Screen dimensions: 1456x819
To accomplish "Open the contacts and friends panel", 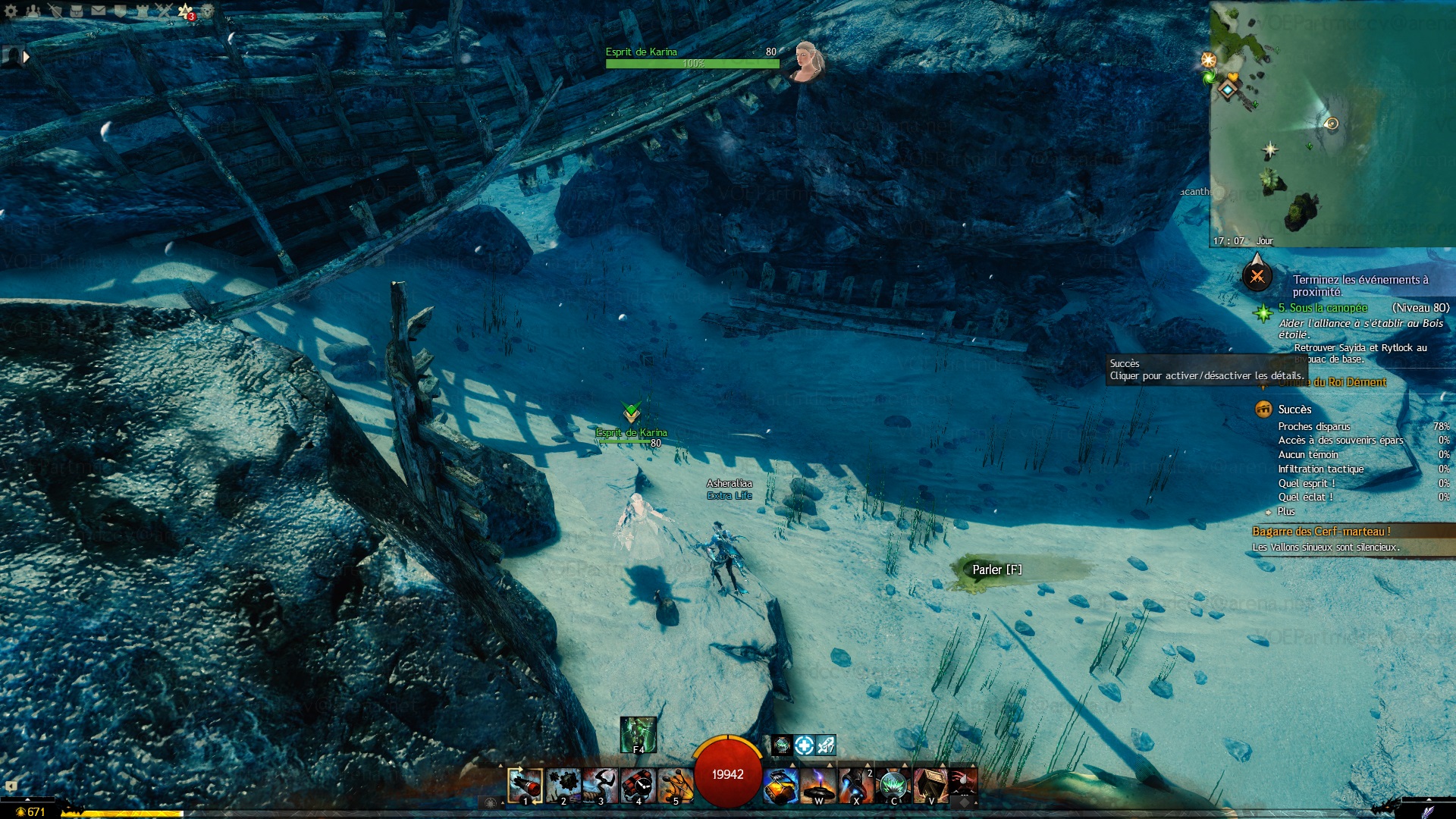I will point(33,11).
